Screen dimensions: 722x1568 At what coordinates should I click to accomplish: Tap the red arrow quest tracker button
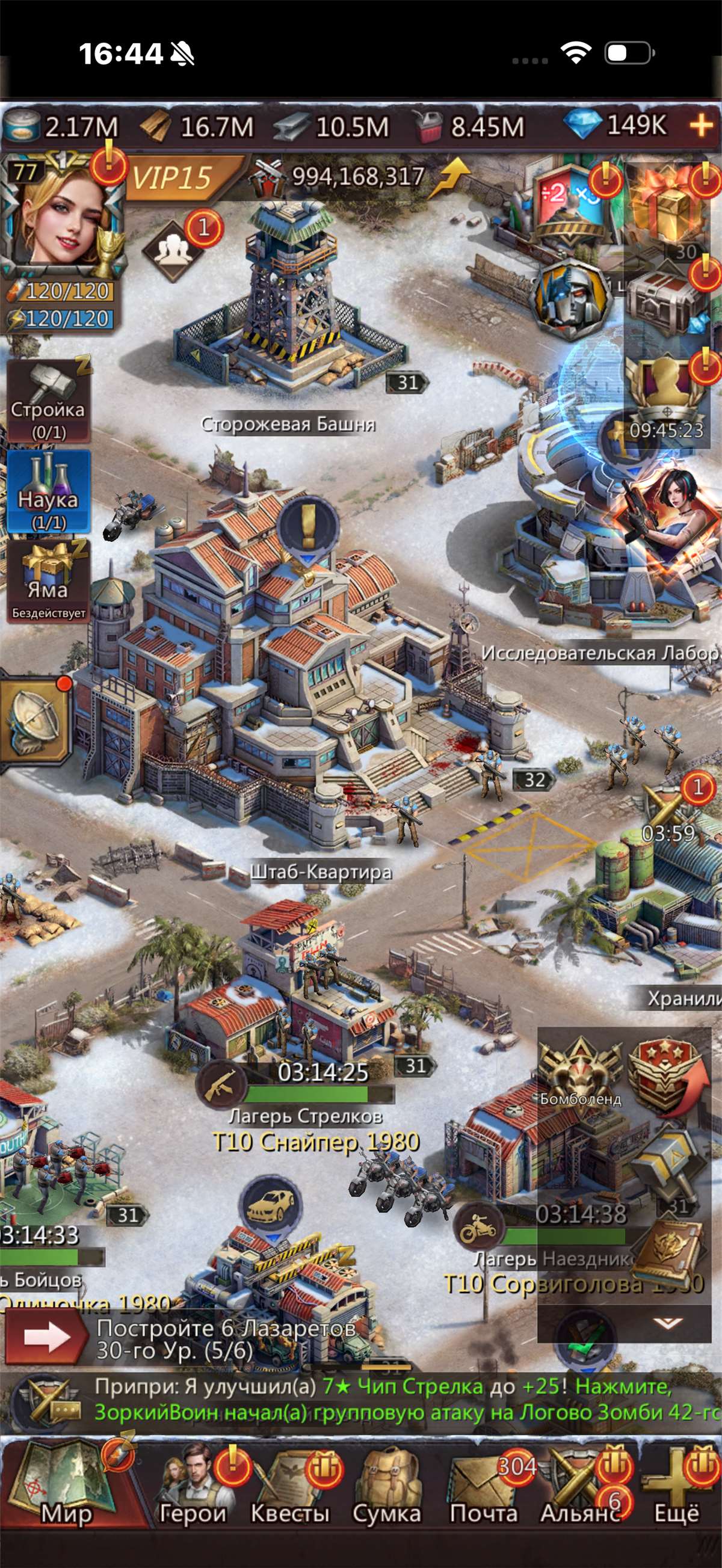click(x=46, y=1337)
